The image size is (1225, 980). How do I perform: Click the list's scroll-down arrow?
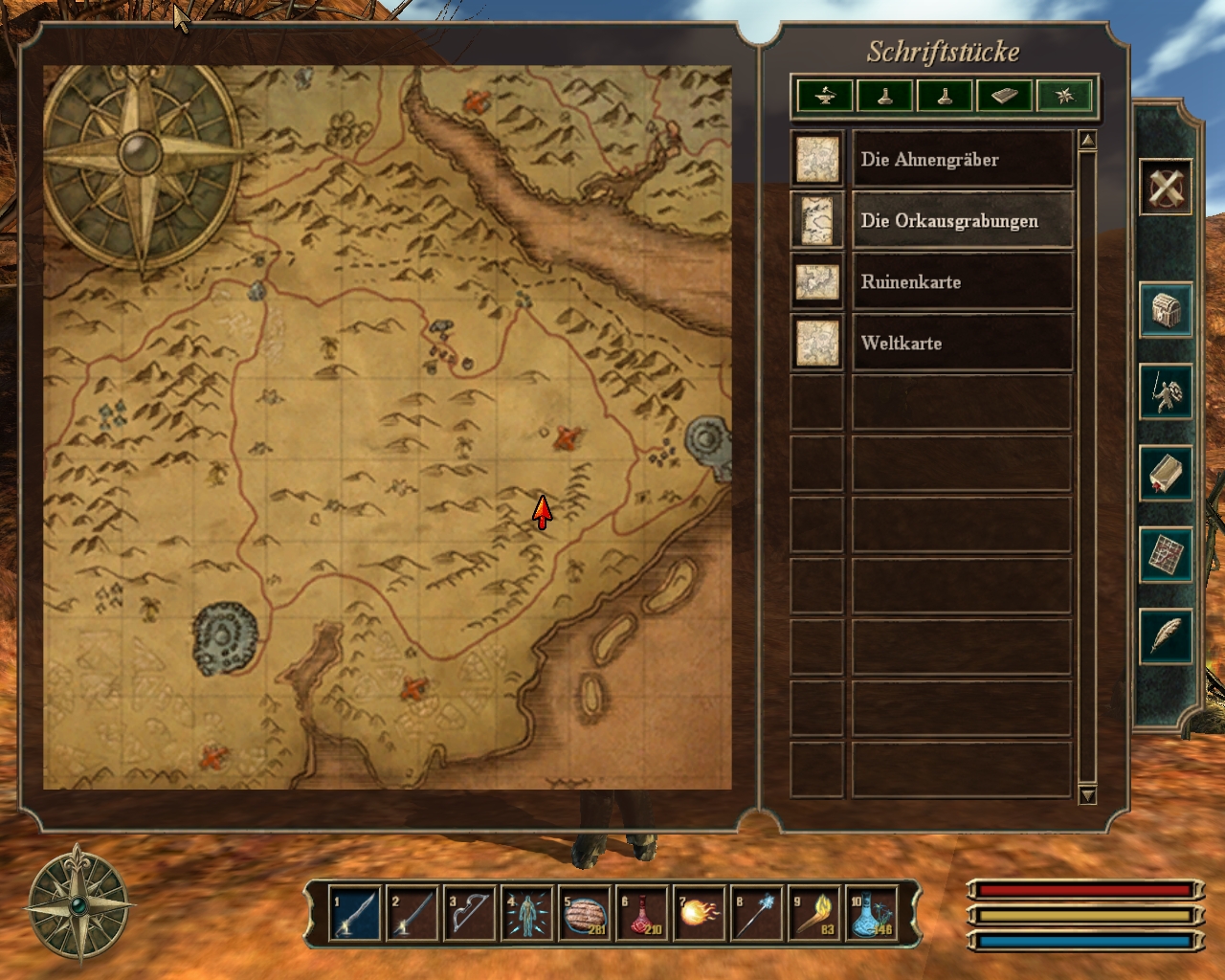[1087, 794]
